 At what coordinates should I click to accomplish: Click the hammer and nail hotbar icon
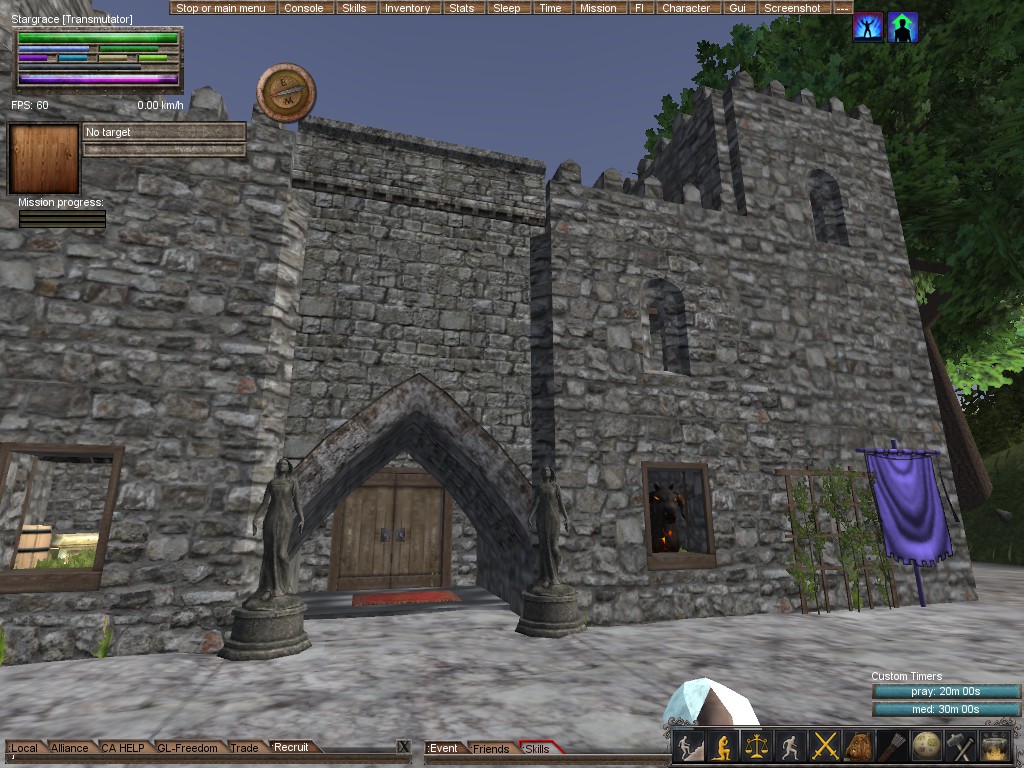click(960, 747)
